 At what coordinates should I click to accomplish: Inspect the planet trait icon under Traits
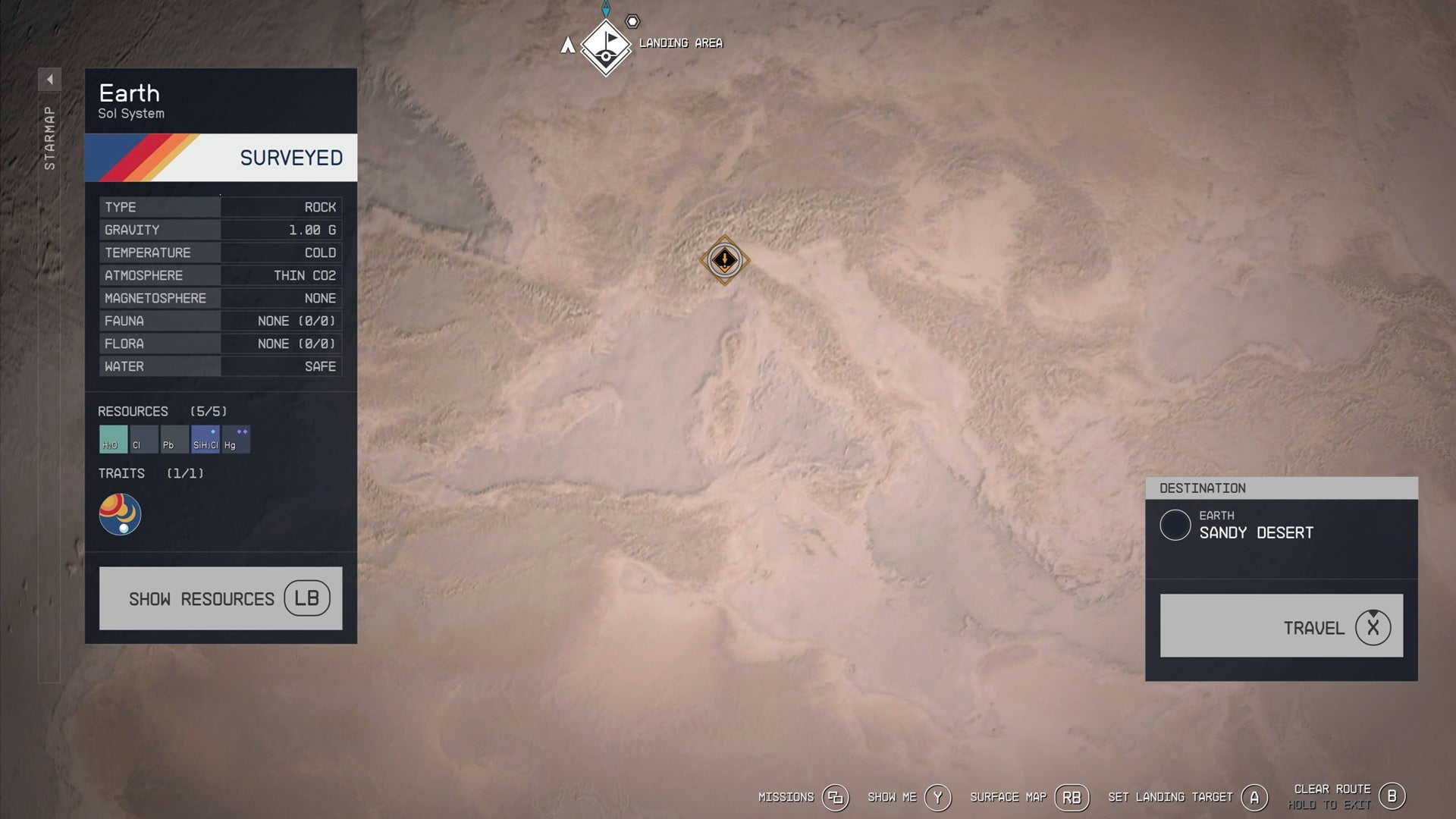point(120,514)
